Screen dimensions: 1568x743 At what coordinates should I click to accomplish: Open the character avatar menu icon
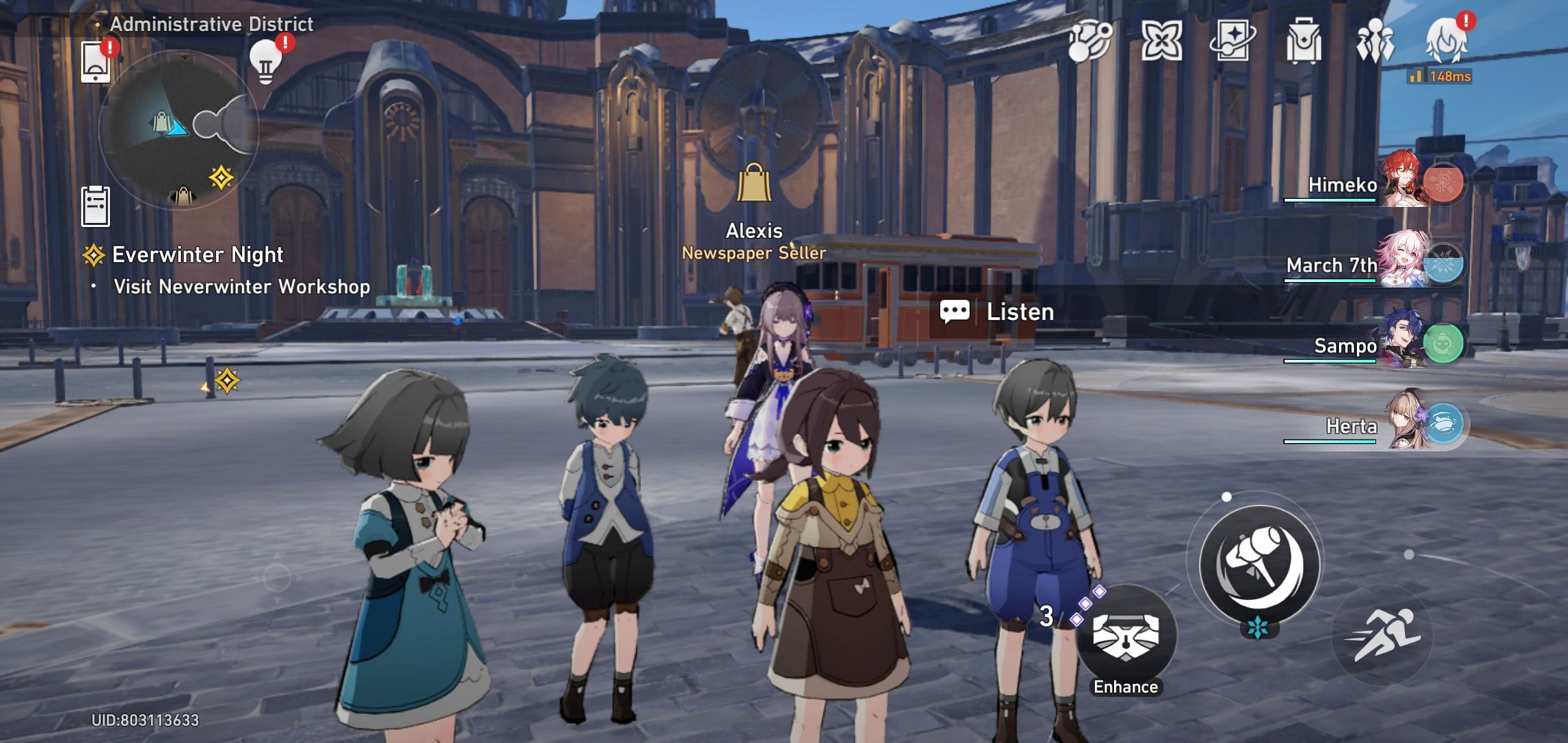pos(1446,40)
